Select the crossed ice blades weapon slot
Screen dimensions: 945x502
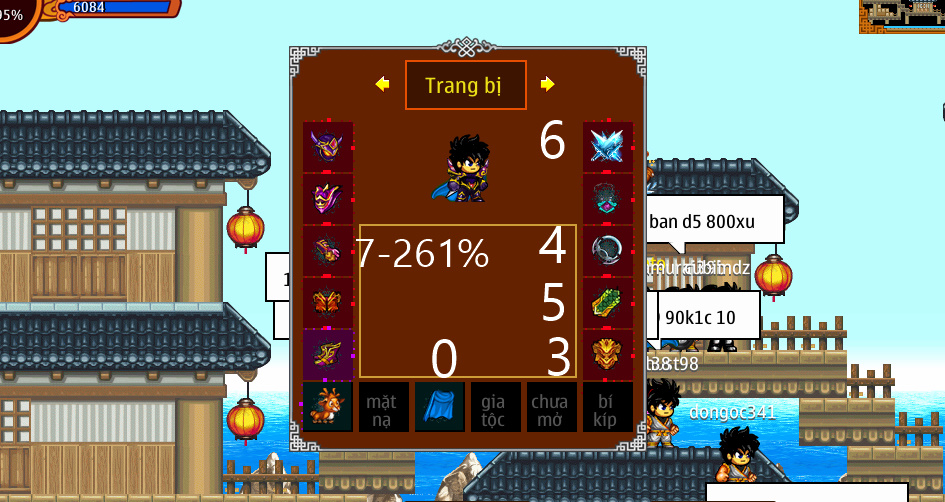608,147
